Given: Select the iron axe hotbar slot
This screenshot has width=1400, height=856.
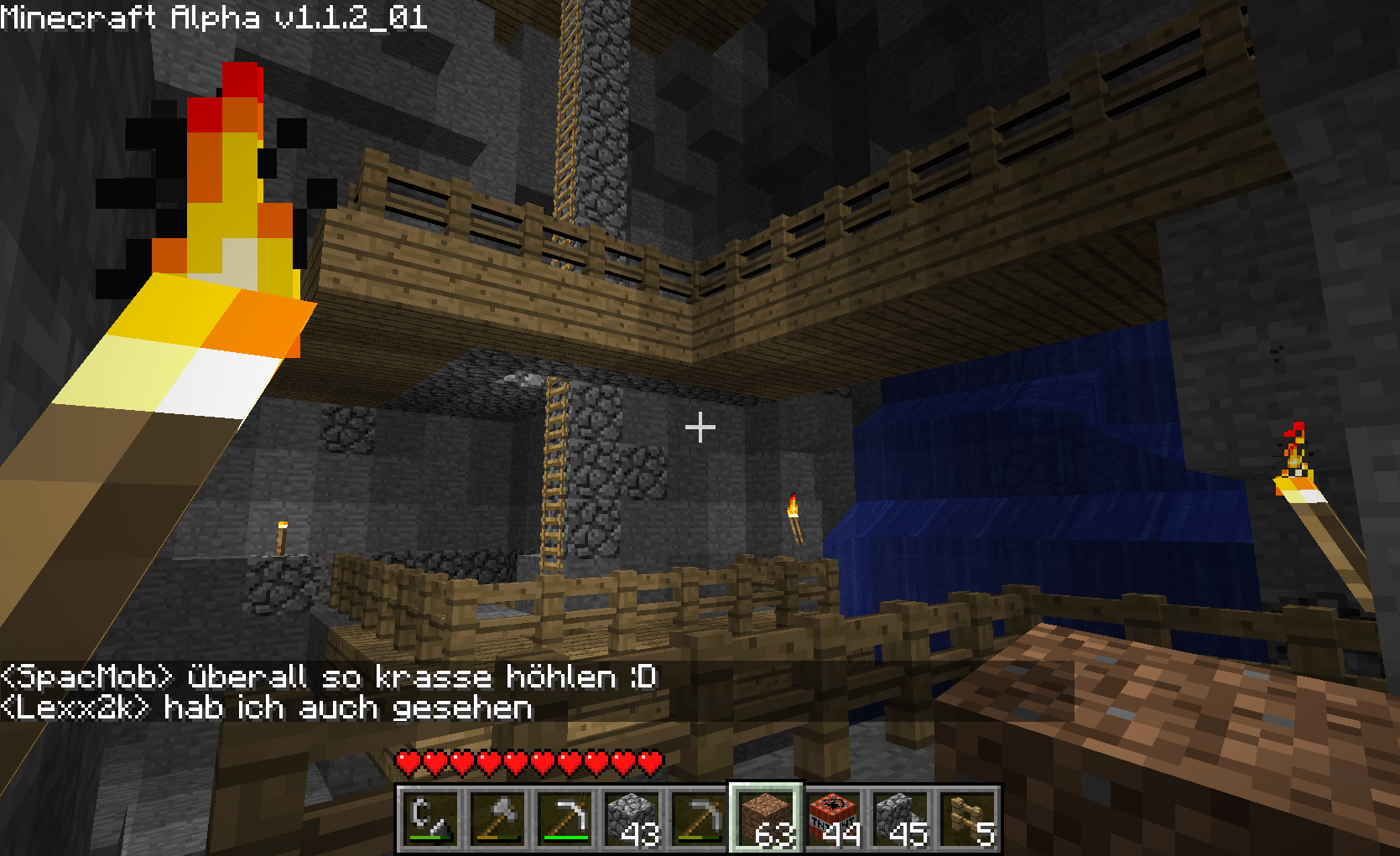Looking at the screenshot, I should (x=497, y=818).
